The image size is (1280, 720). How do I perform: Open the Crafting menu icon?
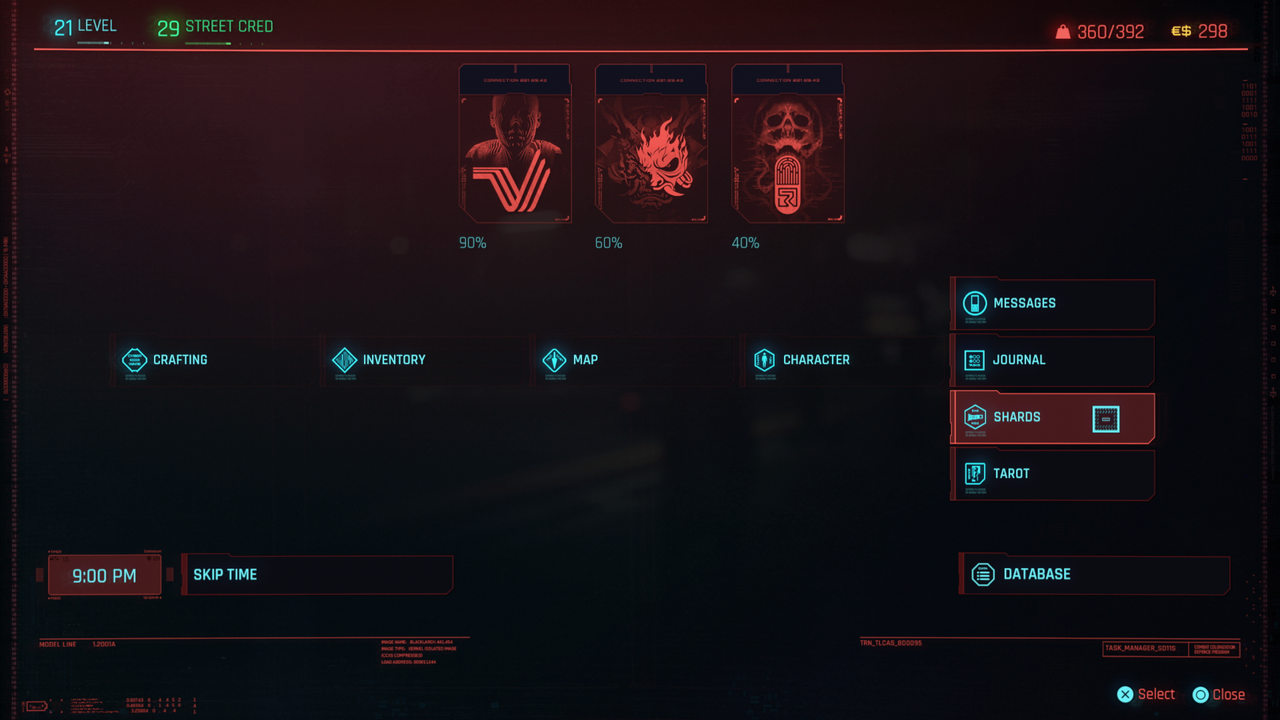point(135,360)
